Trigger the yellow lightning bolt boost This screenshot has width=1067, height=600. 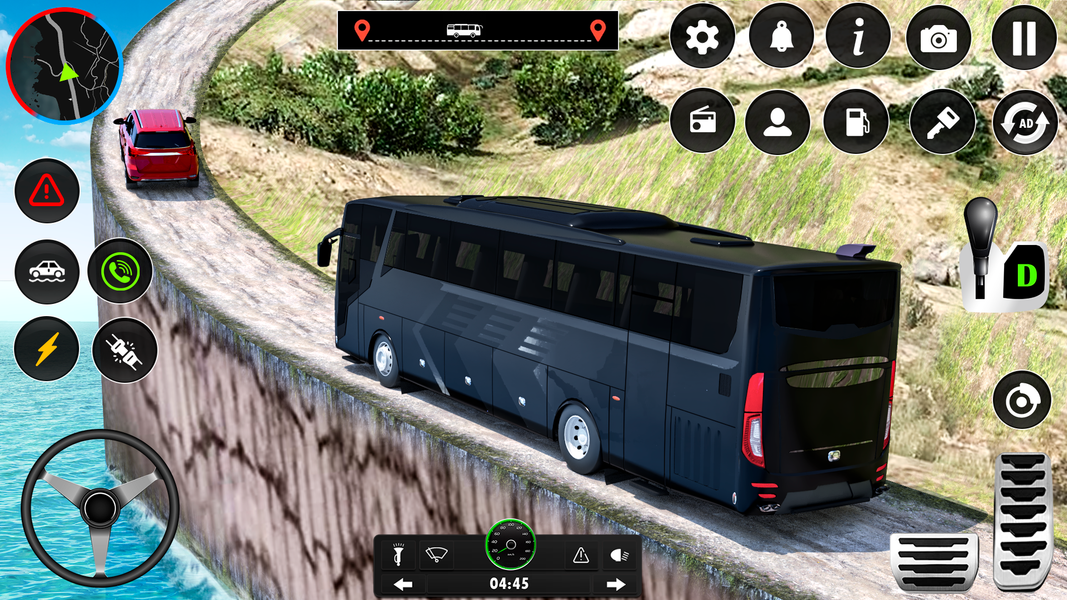point(47,349)
